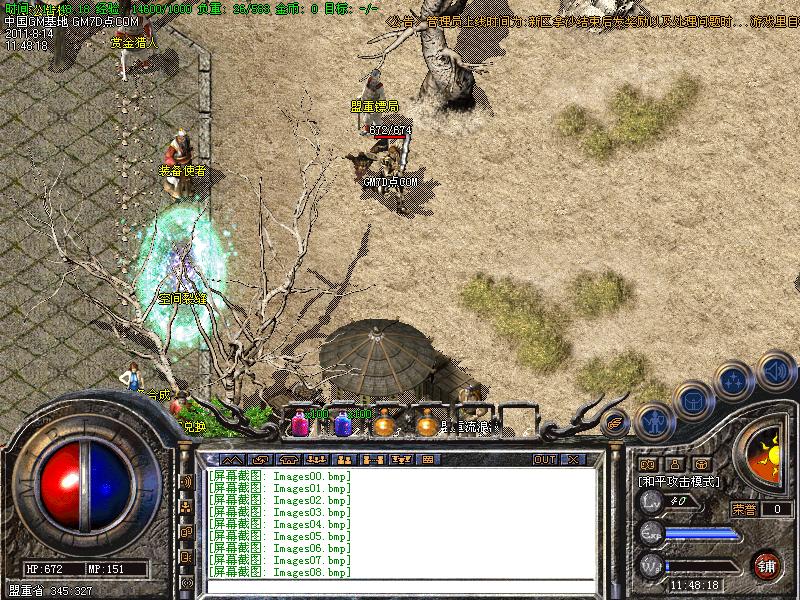
Task: Click the Lv level orb icon
Action: coord(651,501)
